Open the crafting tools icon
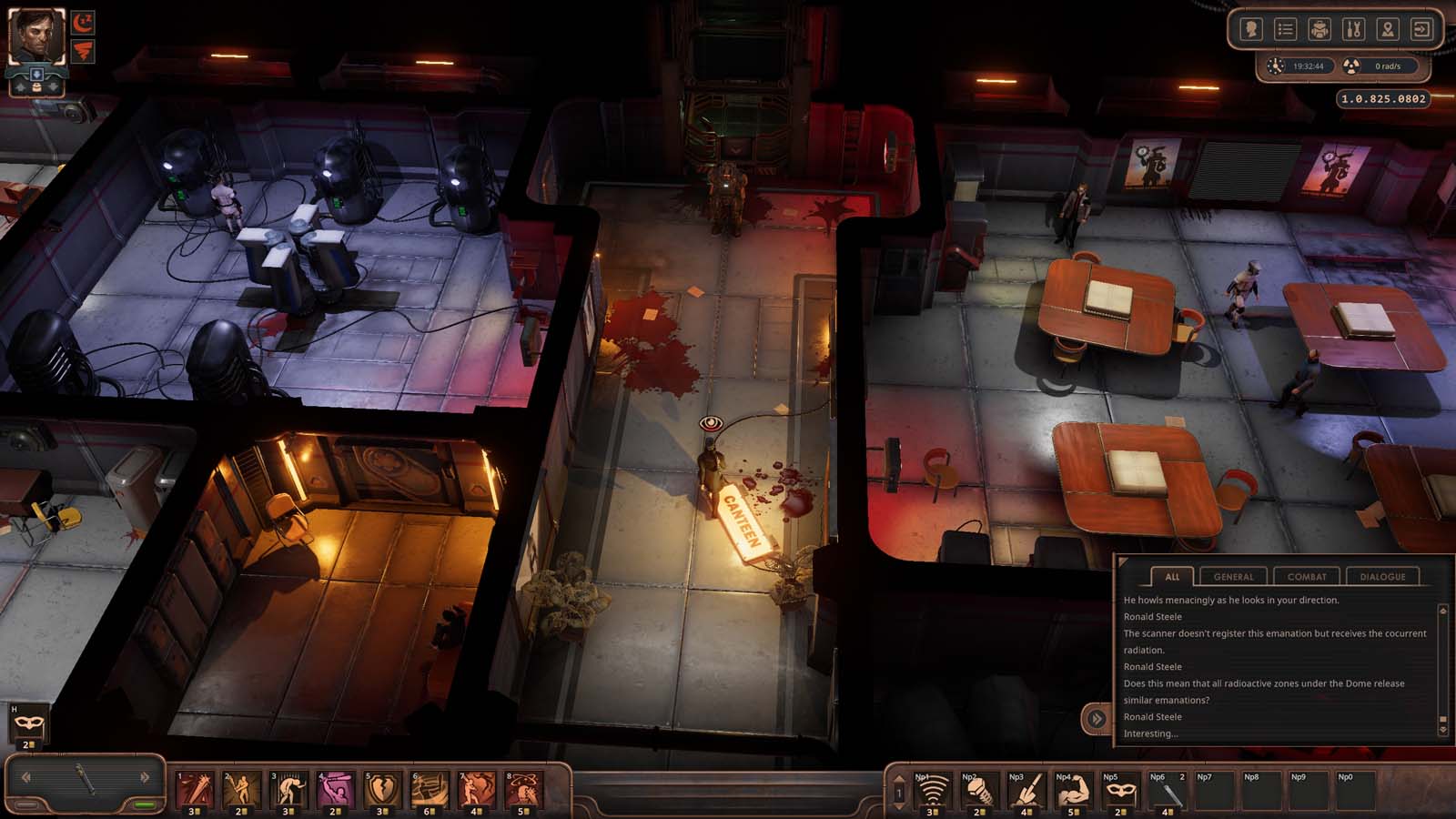 point(1354,30)
